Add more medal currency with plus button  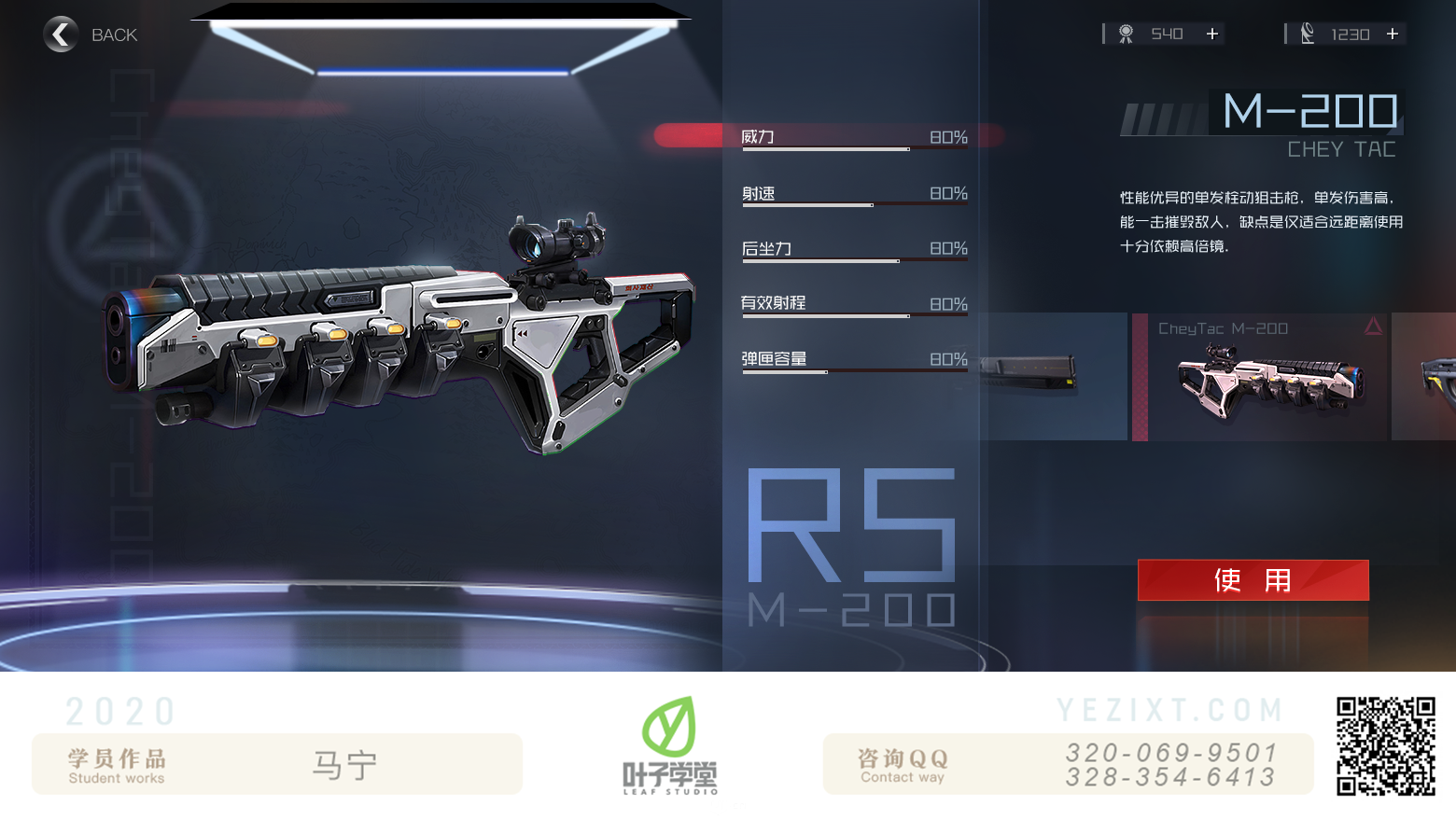[1212, 34]
